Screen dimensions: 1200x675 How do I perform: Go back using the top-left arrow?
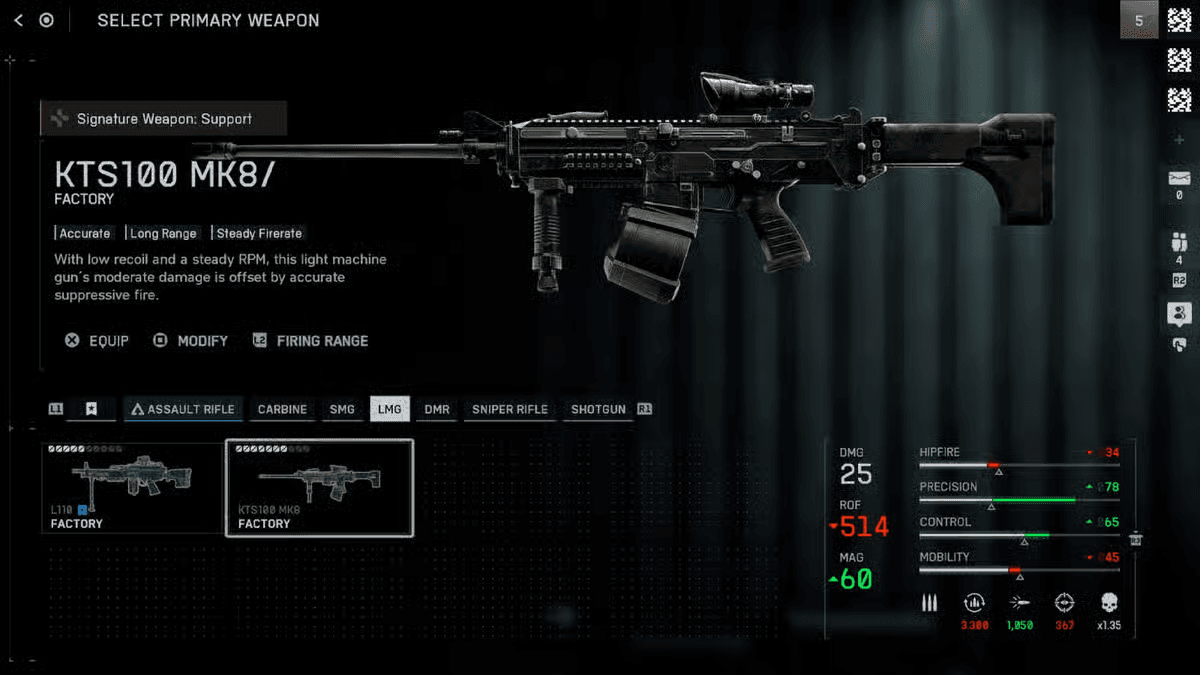pyautogui.click(x=19, y=20)
